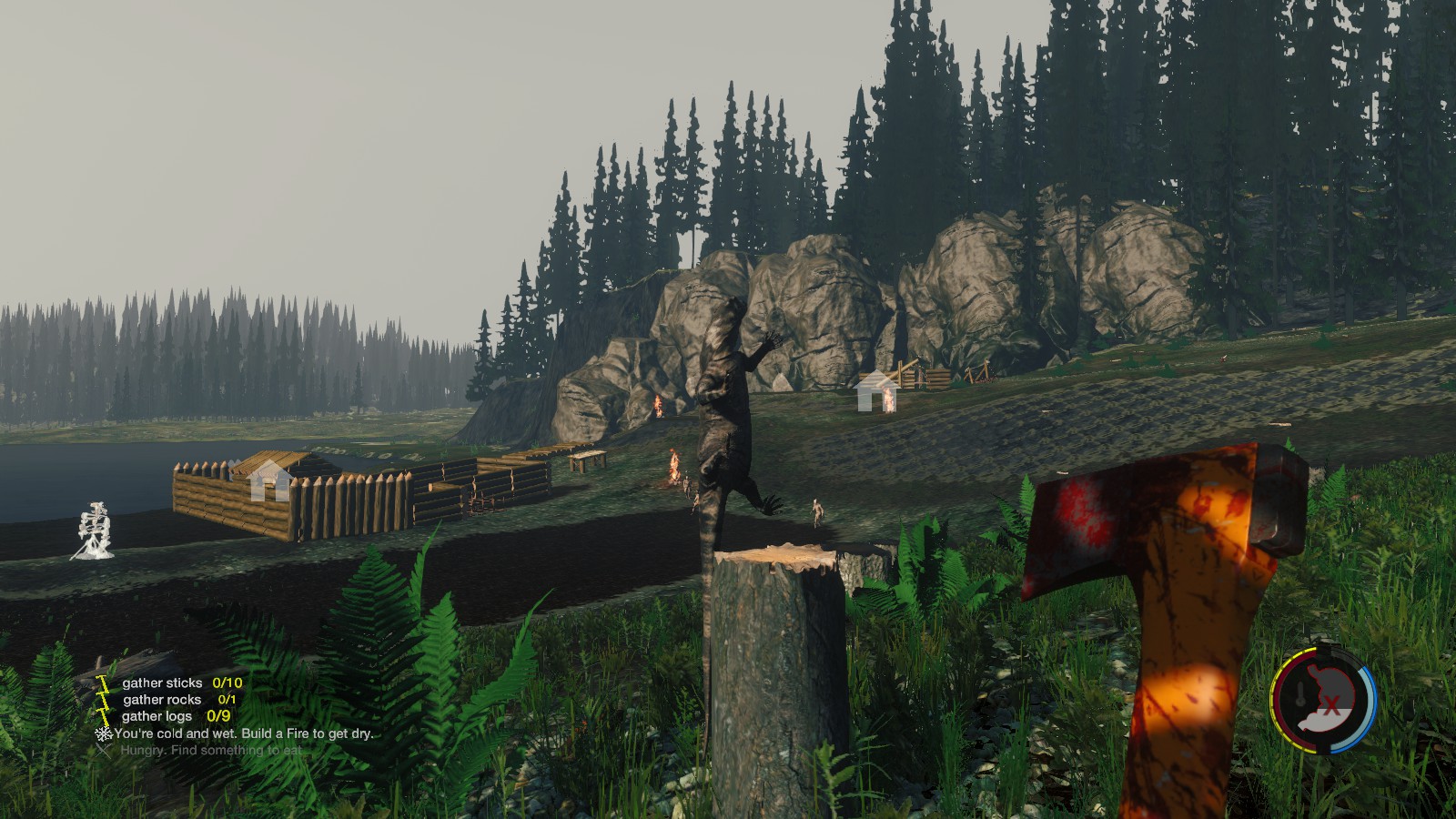Select the home marker near the rock cliffs
This screenshot has width=1456, height=819.
click(x=875, y=391)
